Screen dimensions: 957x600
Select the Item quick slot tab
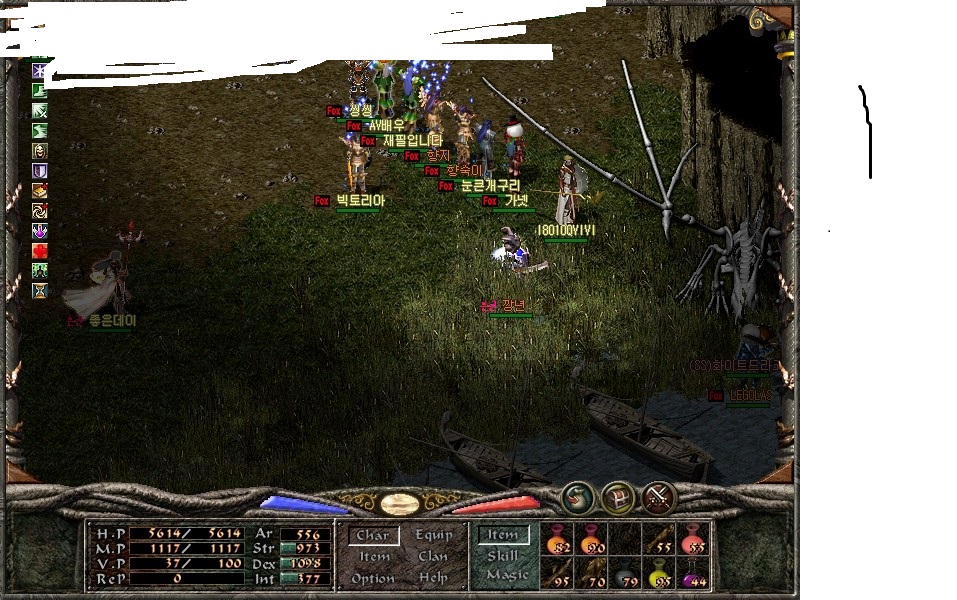(x=502, y=535)
